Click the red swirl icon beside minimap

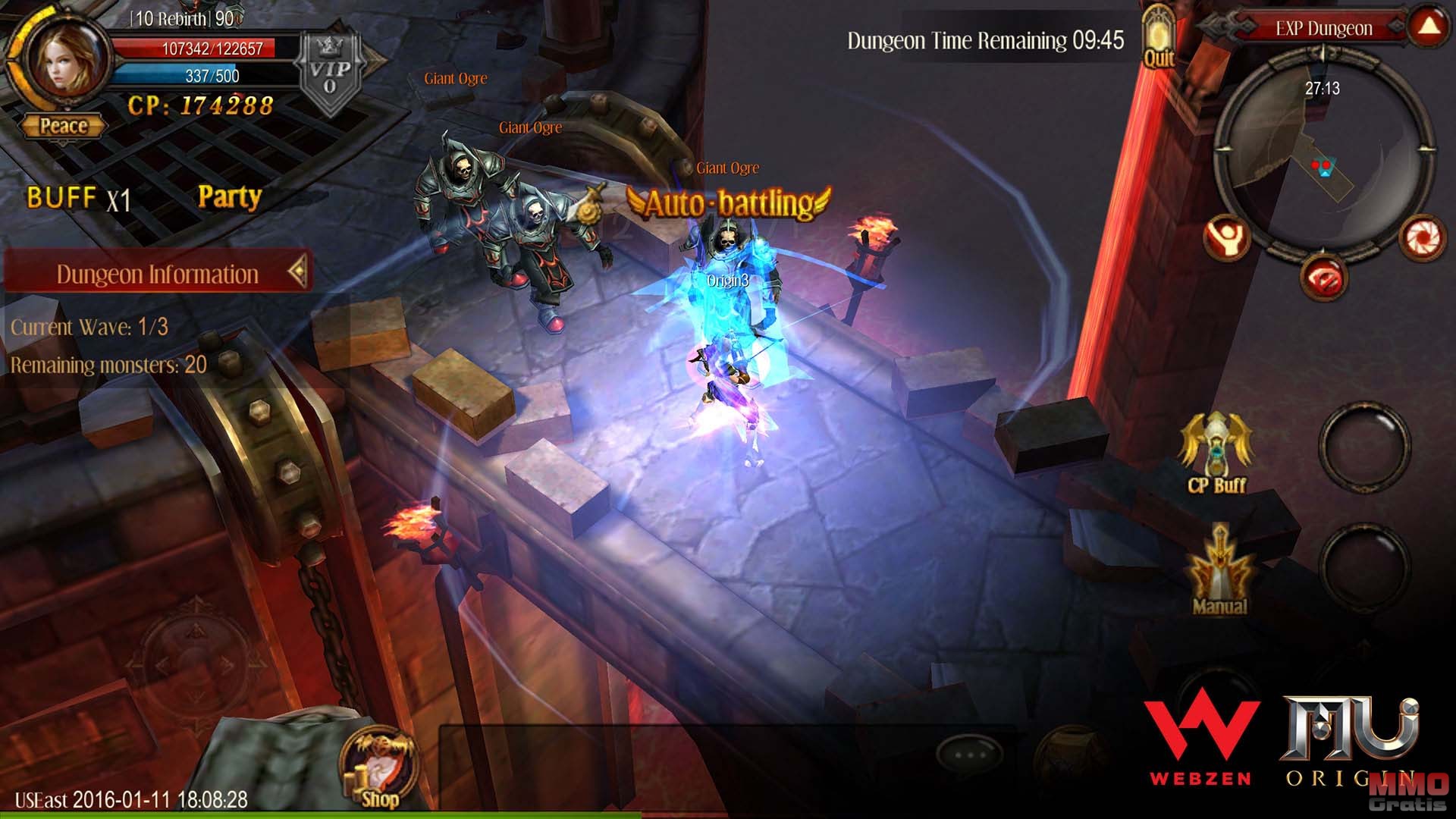[1420, 238]
